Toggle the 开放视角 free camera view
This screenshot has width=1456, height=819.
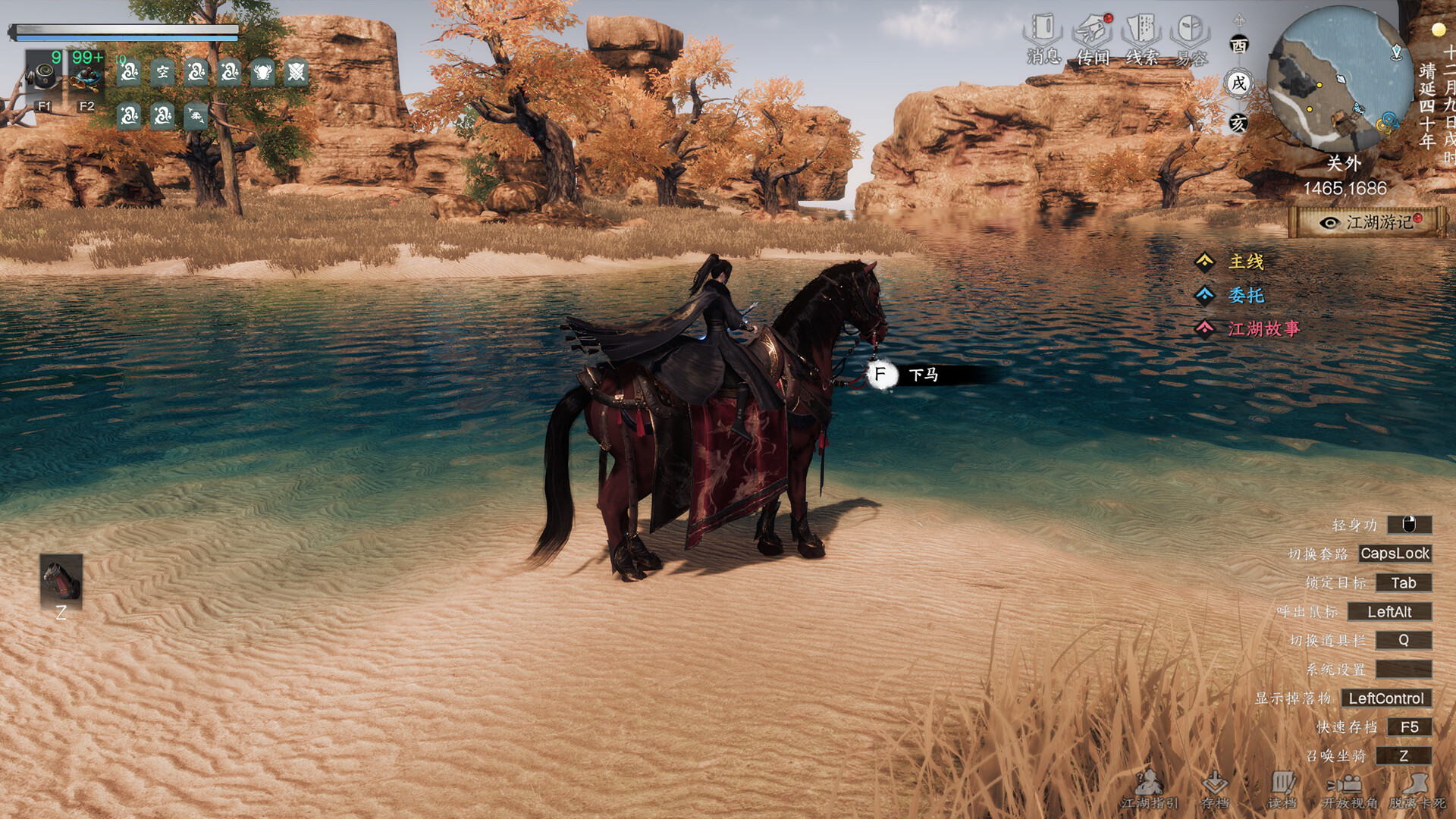pos(1349,789)
